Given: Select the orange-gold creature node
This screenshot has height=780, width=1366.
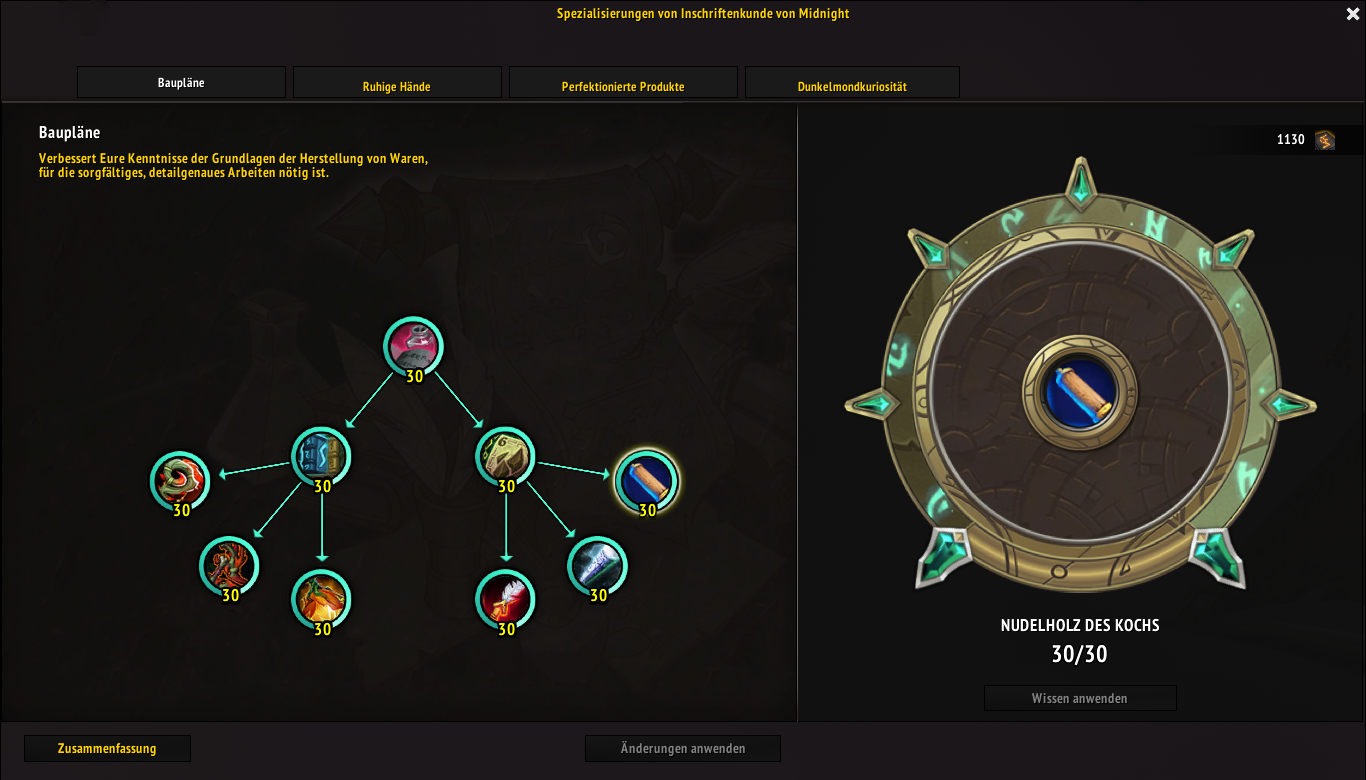Looking at the screenshot, I should pos(321,600).
